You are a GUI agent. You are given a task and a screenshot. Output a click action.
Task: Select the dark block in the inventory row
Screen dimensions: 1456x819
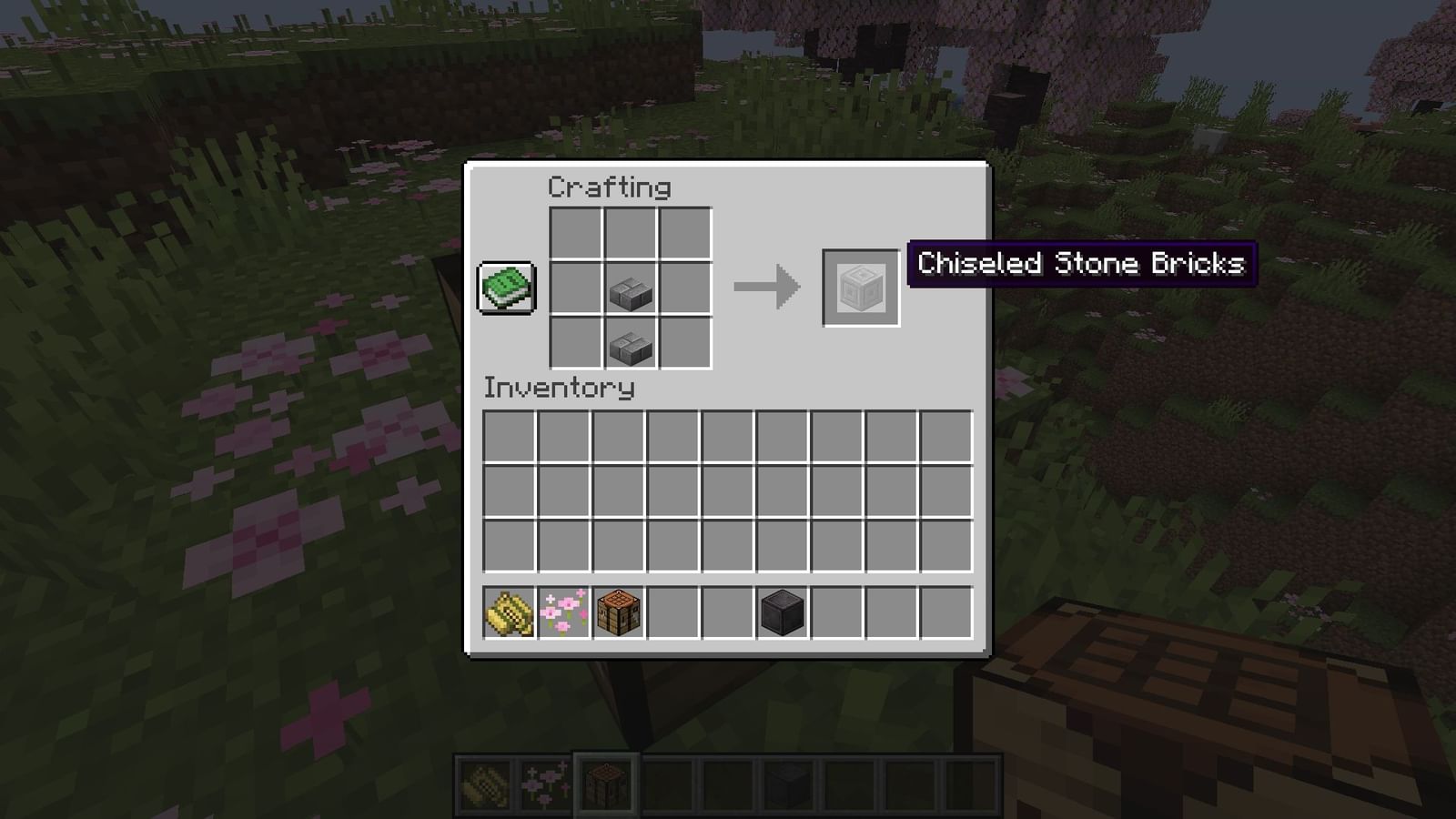pos(781,612)
